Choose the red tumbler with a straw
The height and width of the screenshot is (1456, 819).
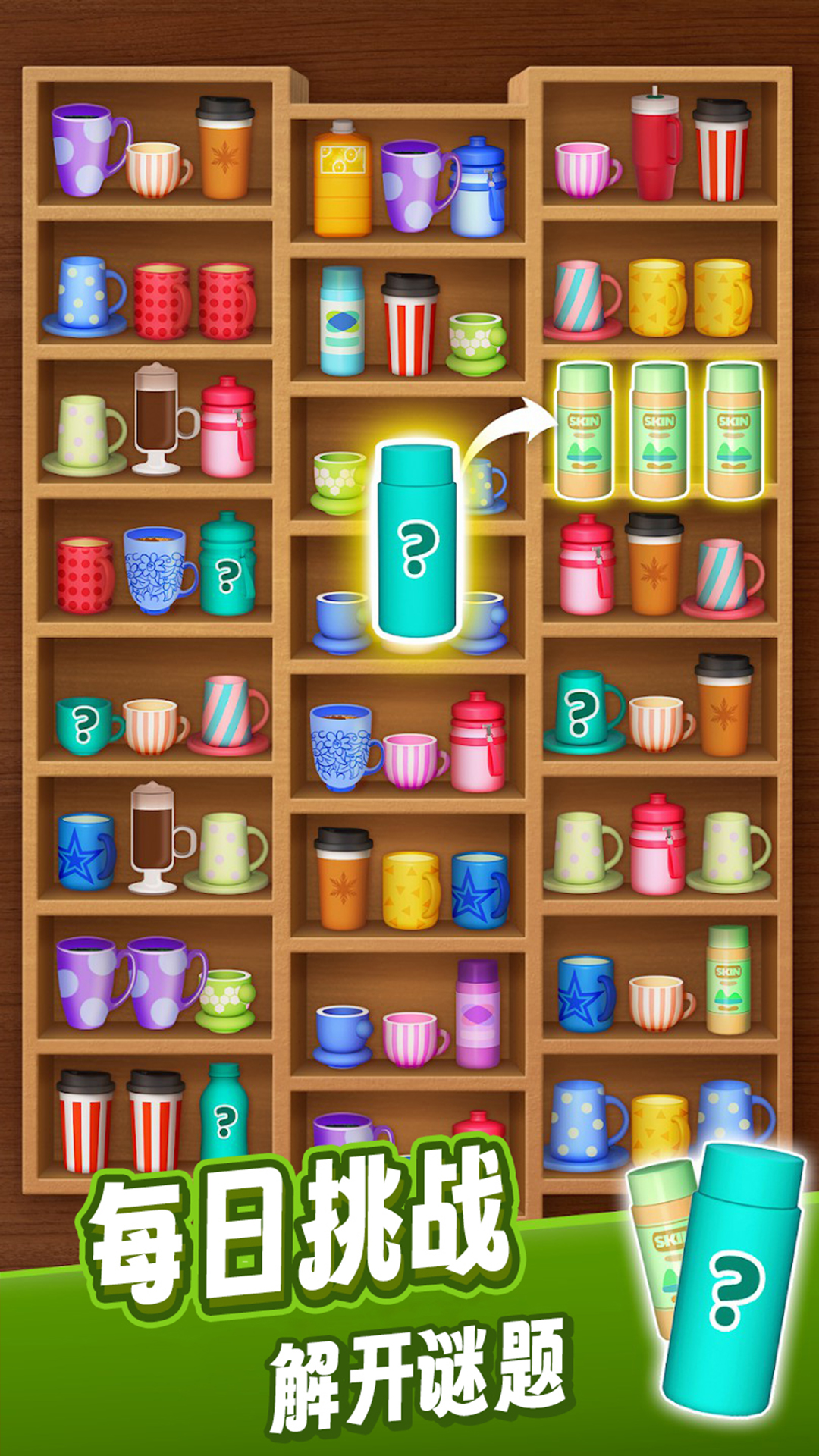655,148
